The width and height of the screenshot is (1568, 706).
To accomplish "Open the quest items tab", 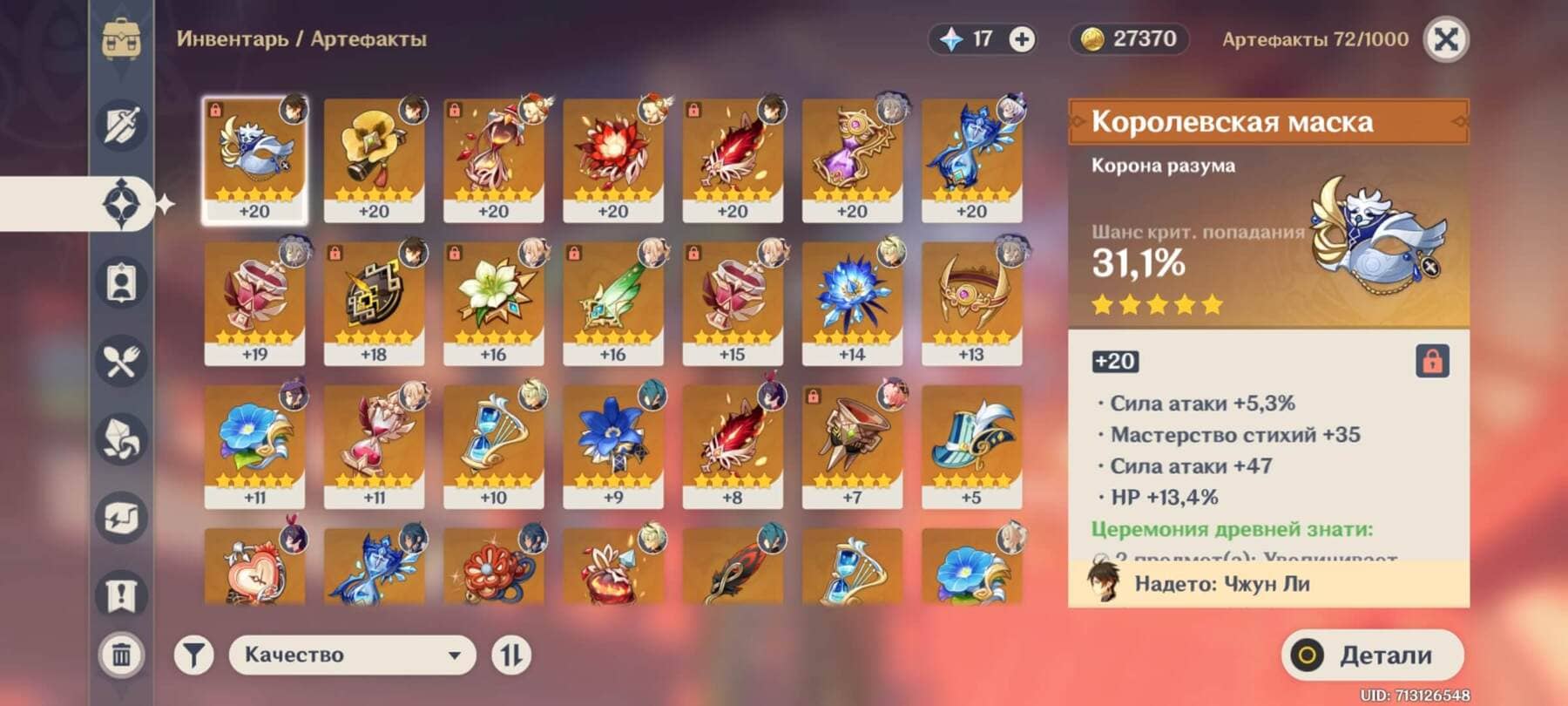I will pos(122,595).
